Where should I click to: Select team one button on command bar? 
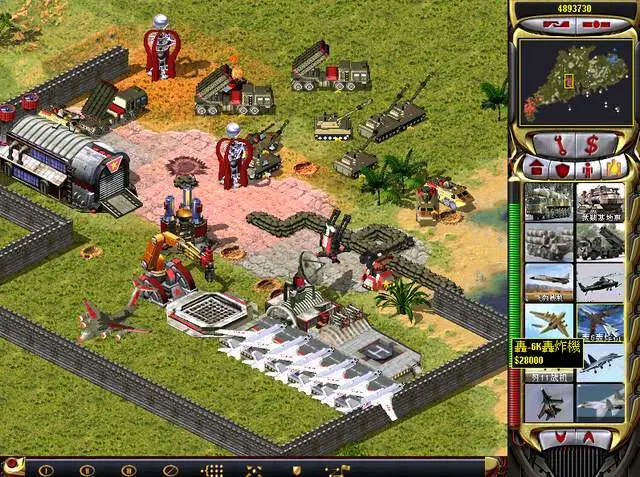click(x=45, y=468)
